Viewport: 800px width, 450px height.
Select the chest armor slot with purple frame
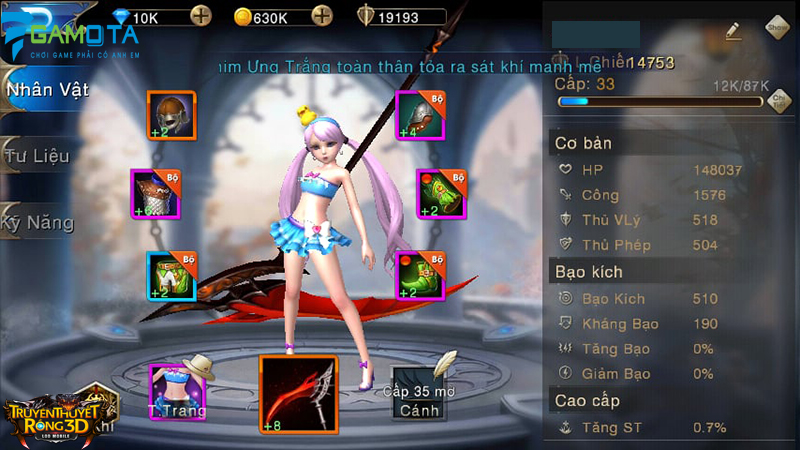(155, 193)
